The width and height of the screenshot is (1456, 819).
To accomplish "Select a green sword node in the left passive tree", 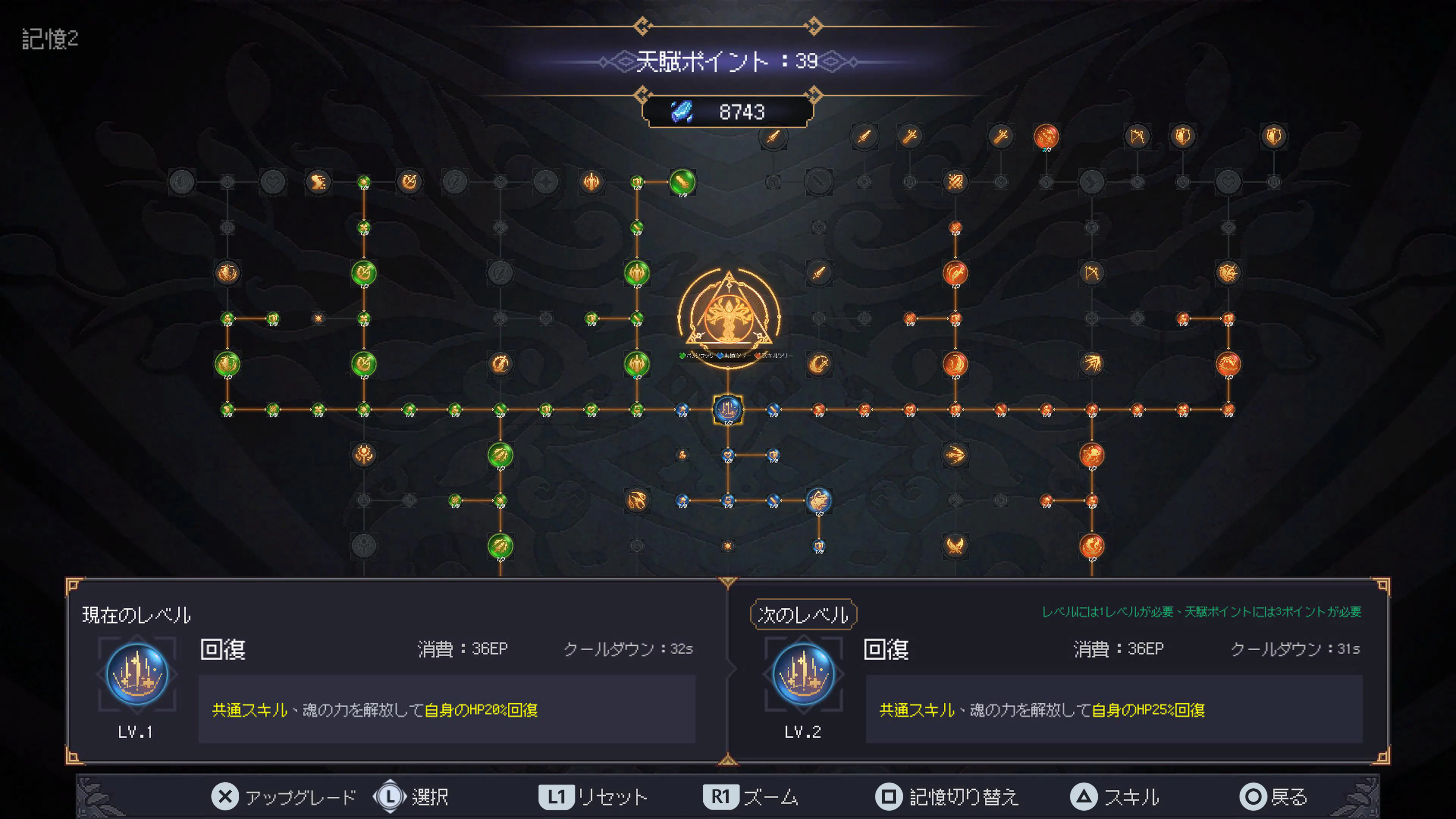I will tap(683, 182).
